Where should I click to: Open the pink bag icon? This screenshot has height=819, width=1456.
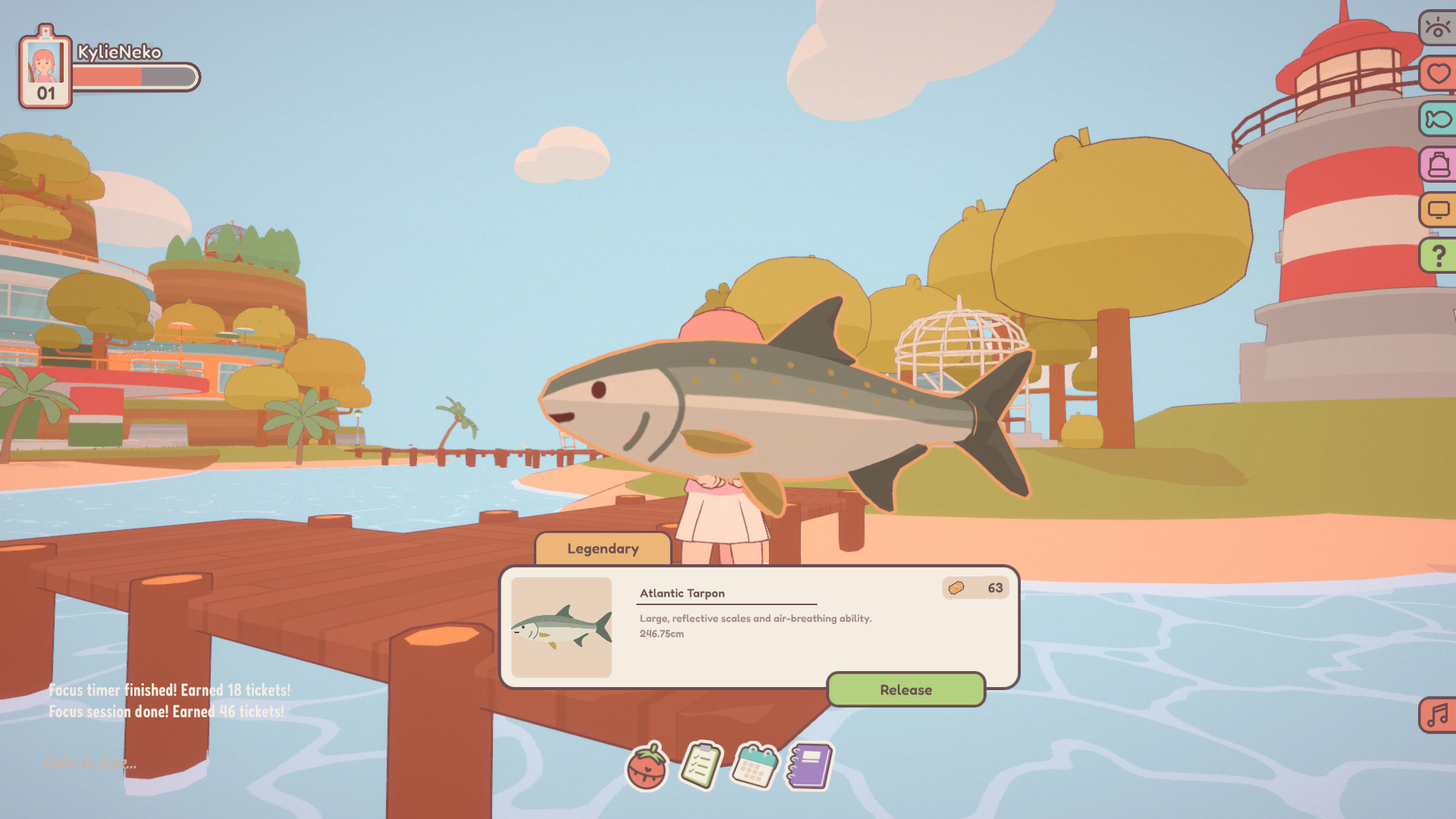point(1438,165)
